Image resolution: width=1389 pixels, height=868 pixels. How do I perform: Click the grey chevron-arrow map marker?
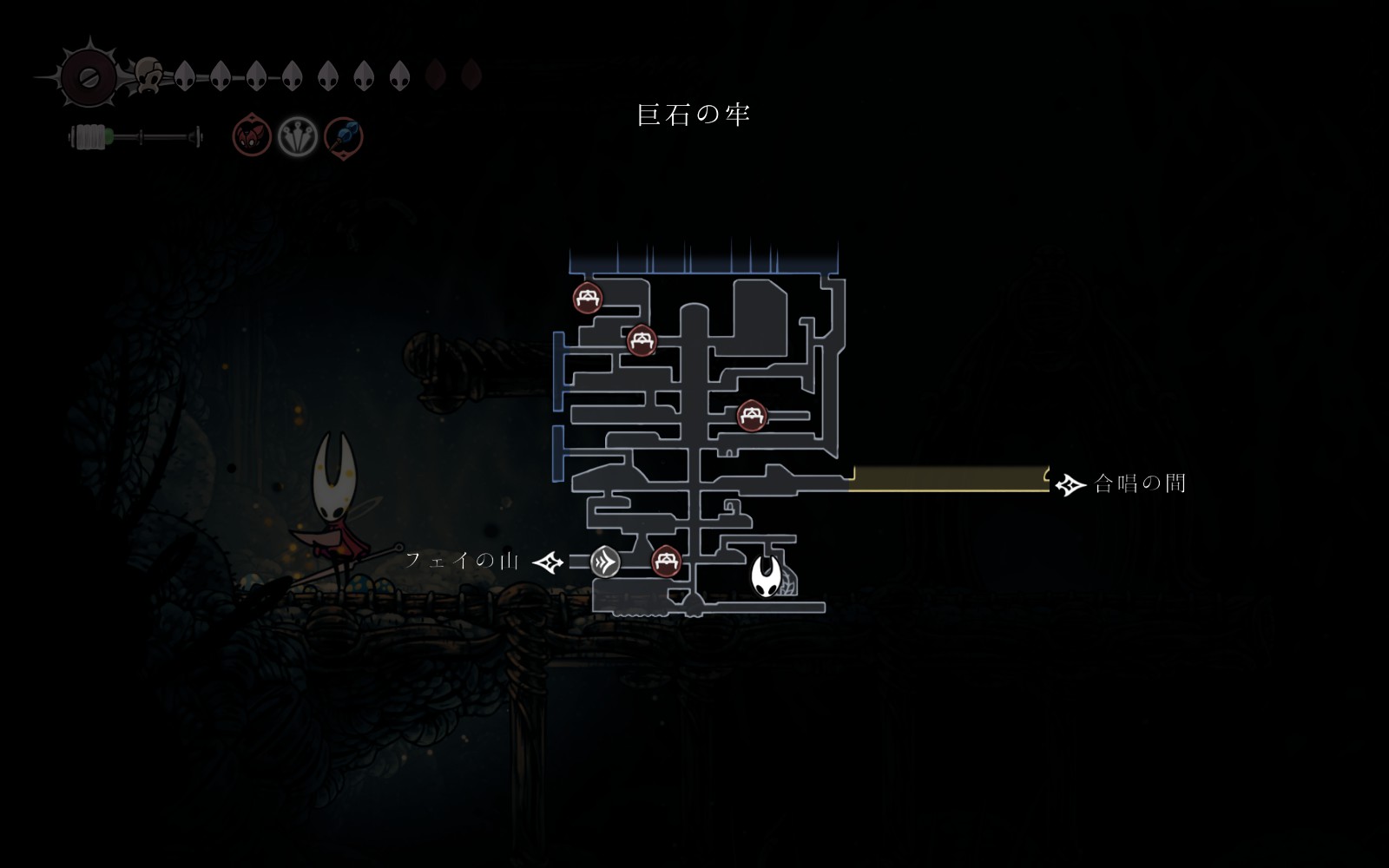coord(605,562)
